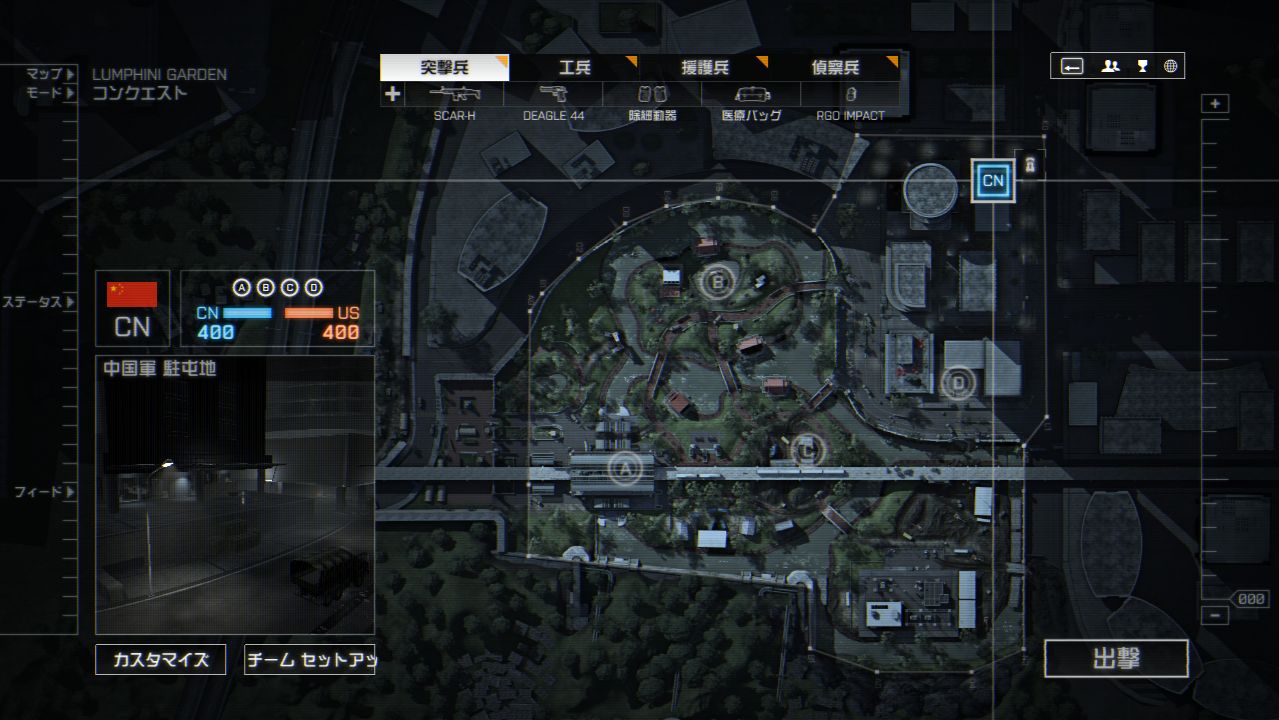The height and width of the screenshot is (720, 1279).
Task: Open the squad icon in top bar
Action: click(x=1110, y=66)
